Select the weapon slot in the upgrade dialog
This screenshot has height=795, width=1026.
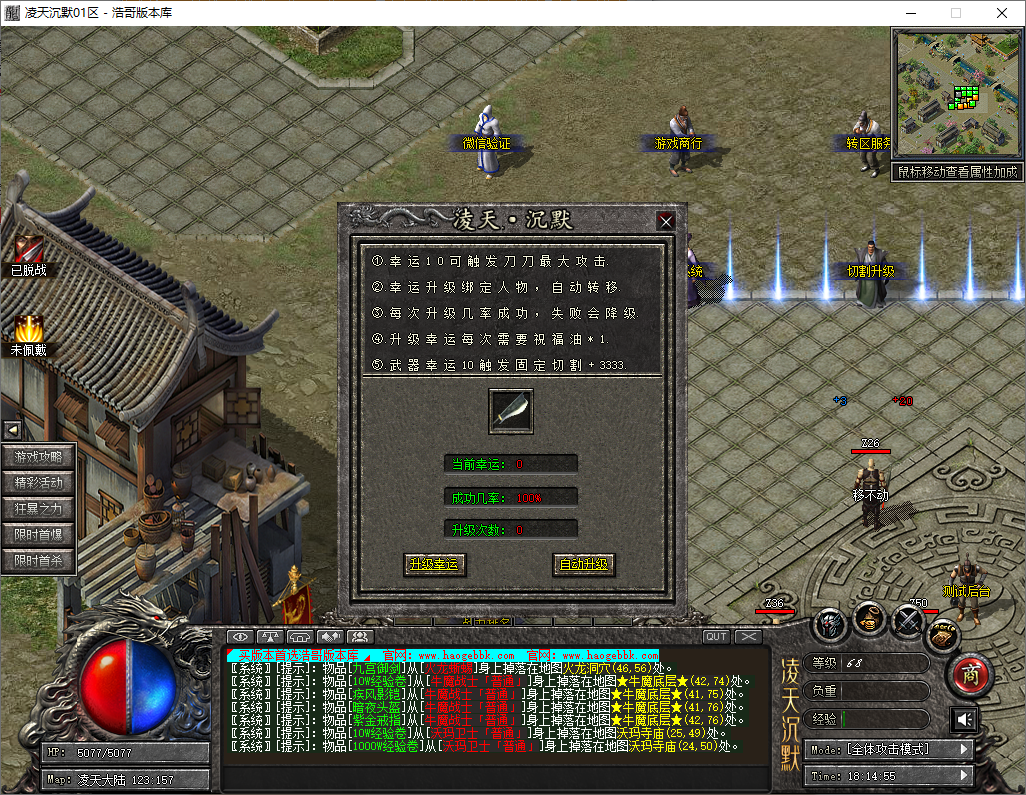[510, 411]
